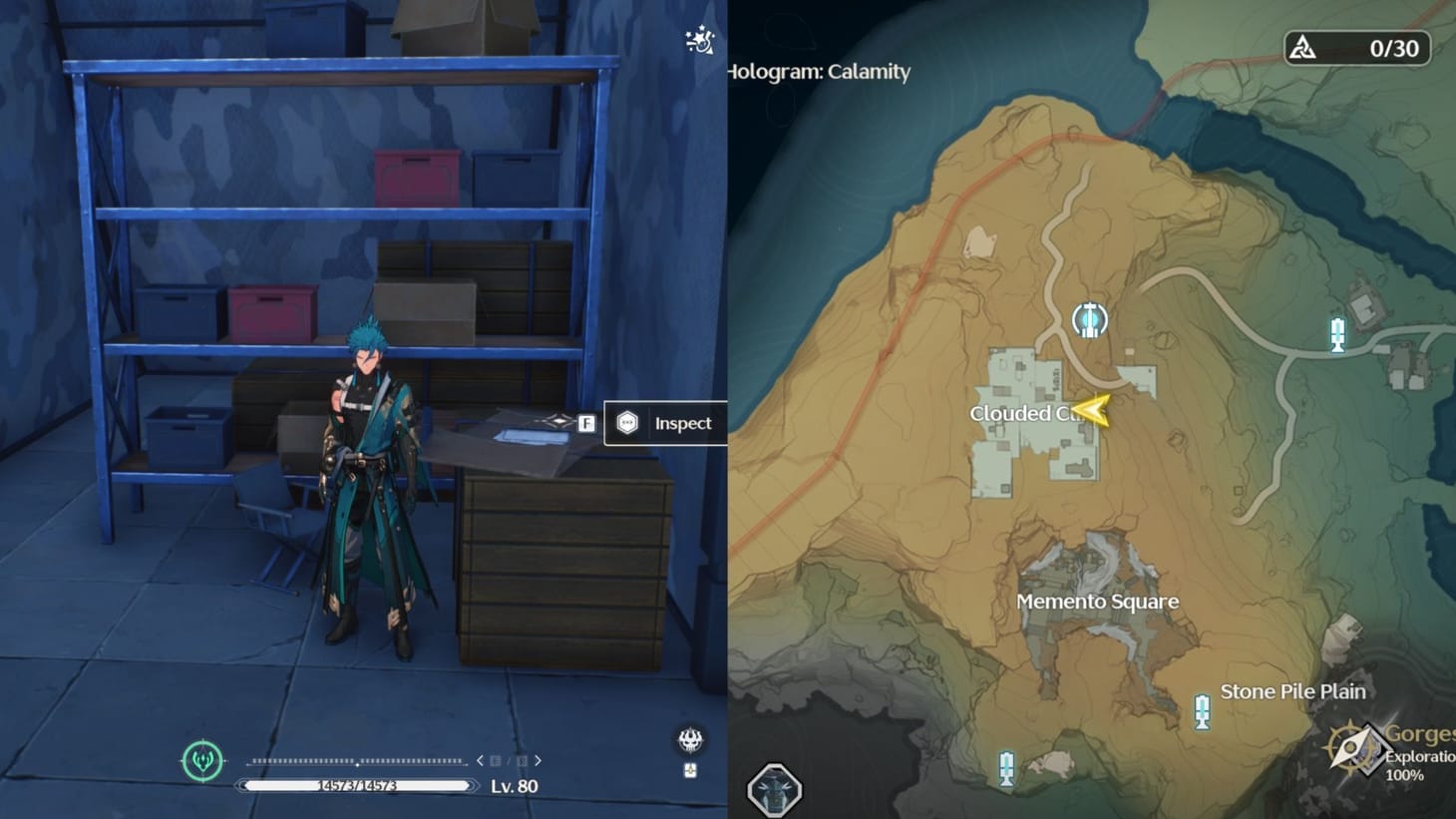1456x819 pixels.
Task: Click the sparkle utility icon top left
Action: [698, 41]
